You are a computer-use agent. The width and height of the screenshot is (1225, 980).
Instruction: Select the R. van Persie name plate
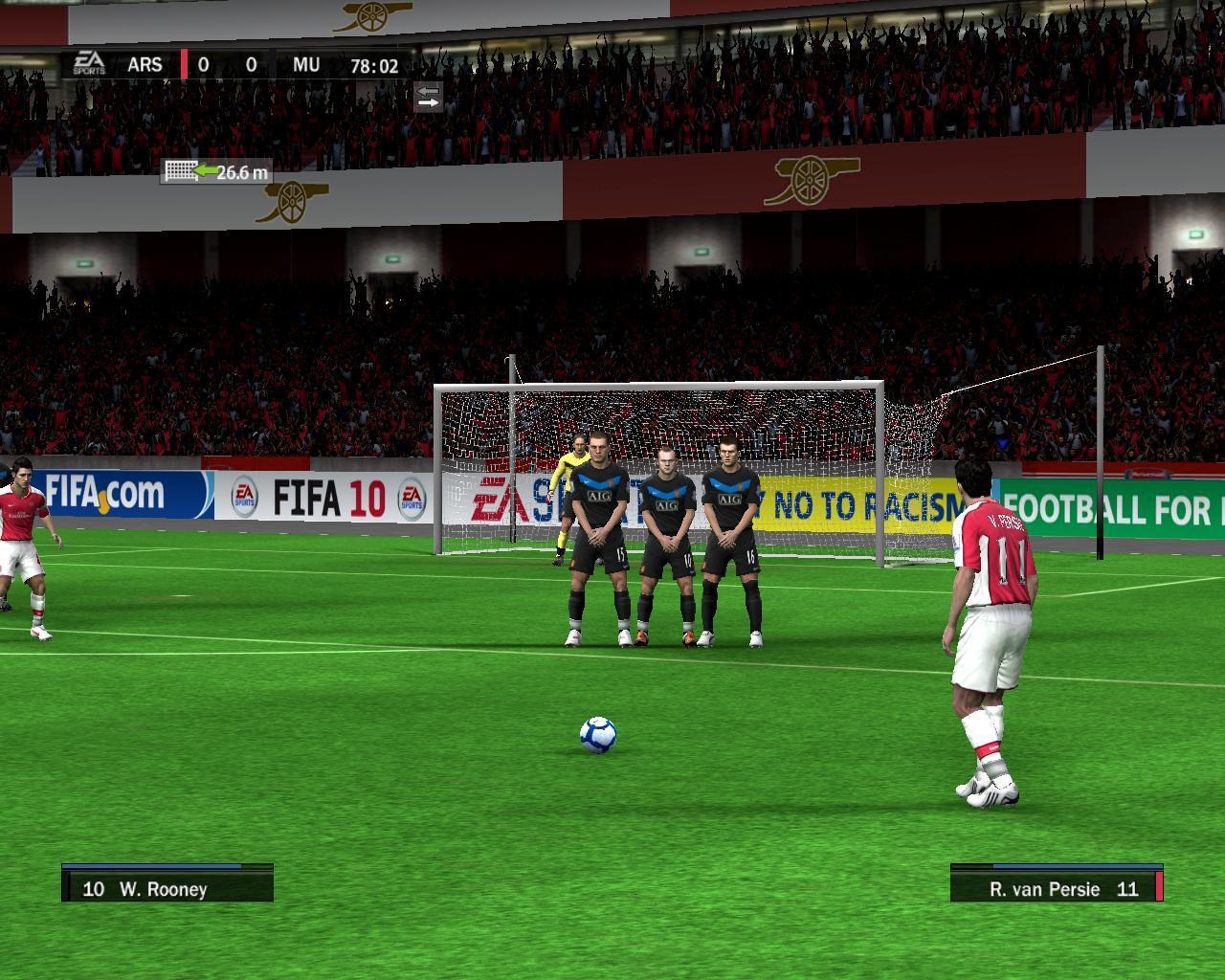[1056, 884]
